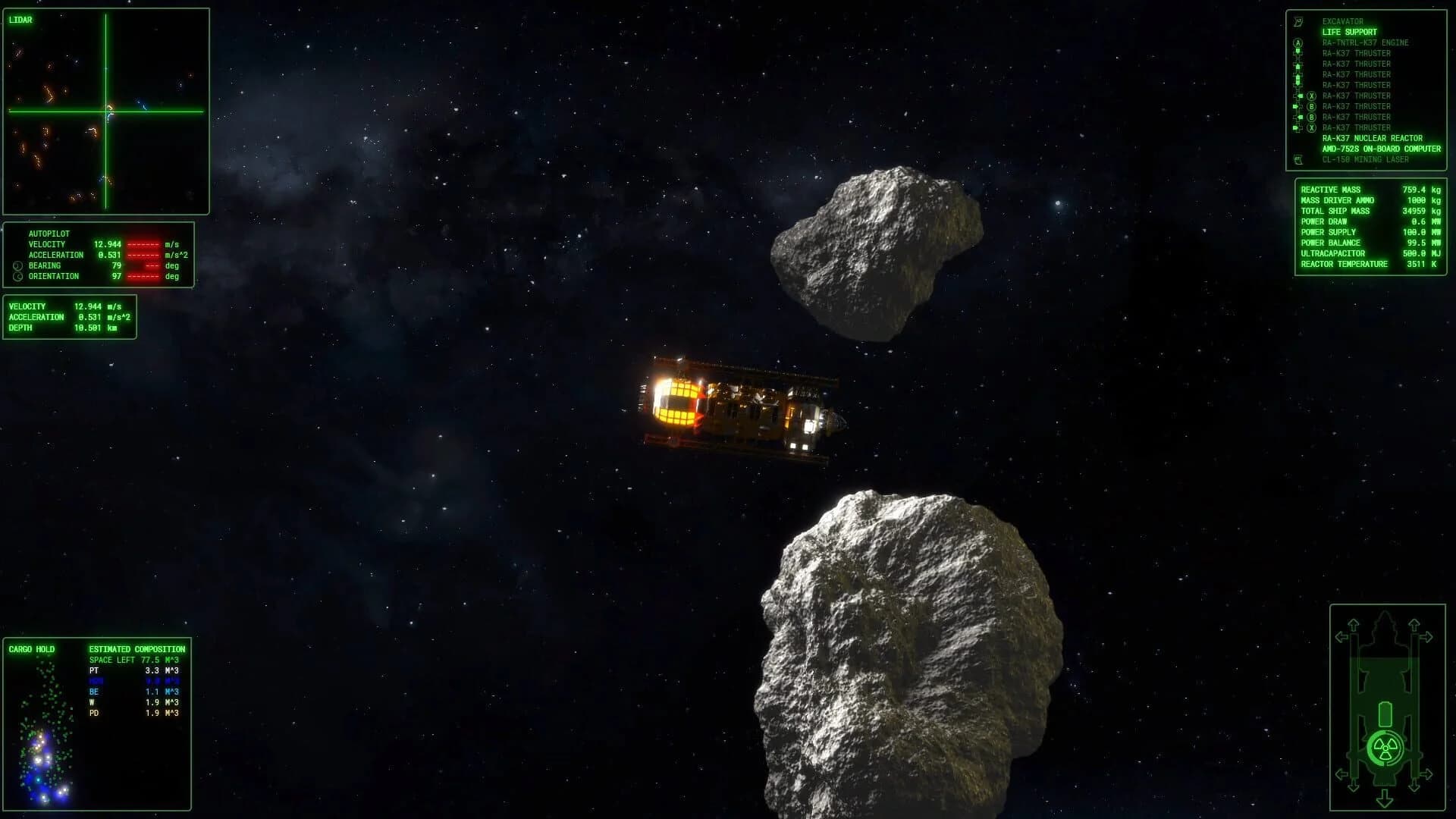
Task: Click the DEPTH readout value
Action: (87, 328)
